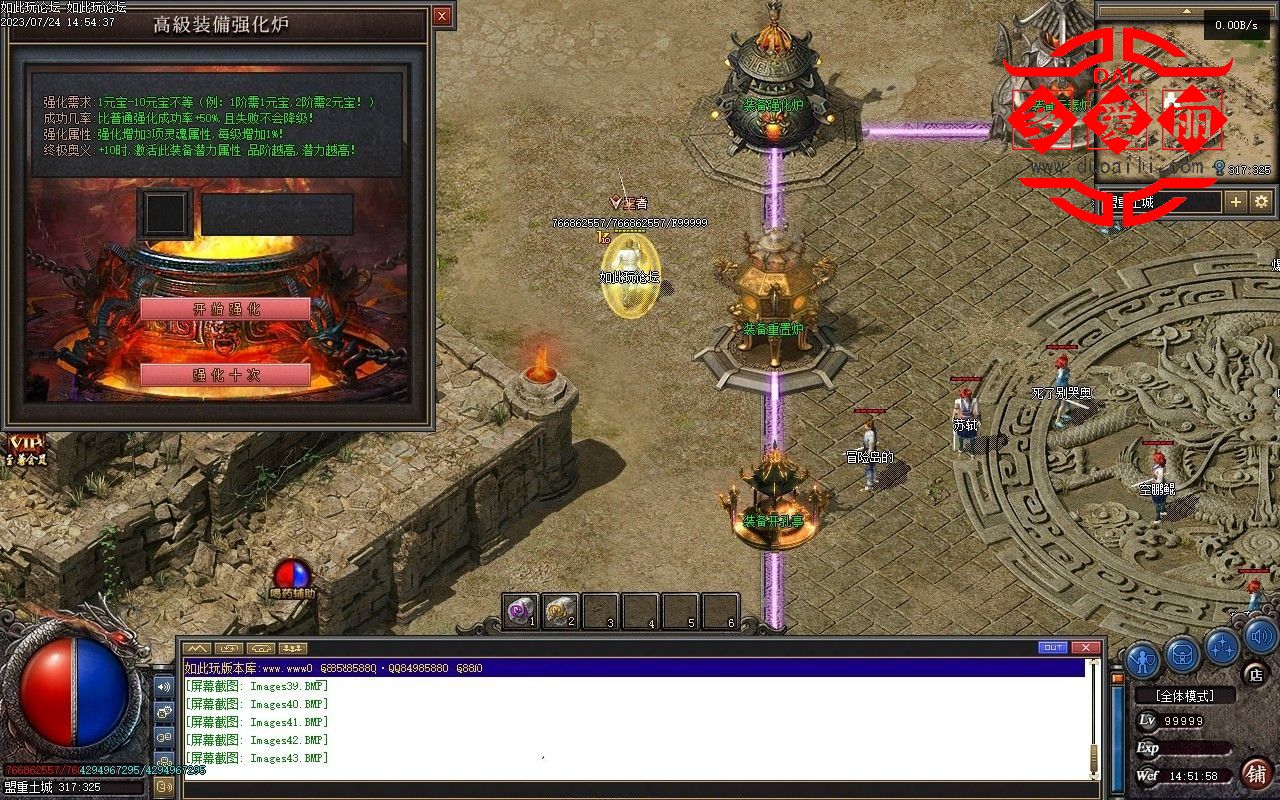Toggle the OUT button on the chat window
Screen dimensions: 1280x800
point(1051,648)
